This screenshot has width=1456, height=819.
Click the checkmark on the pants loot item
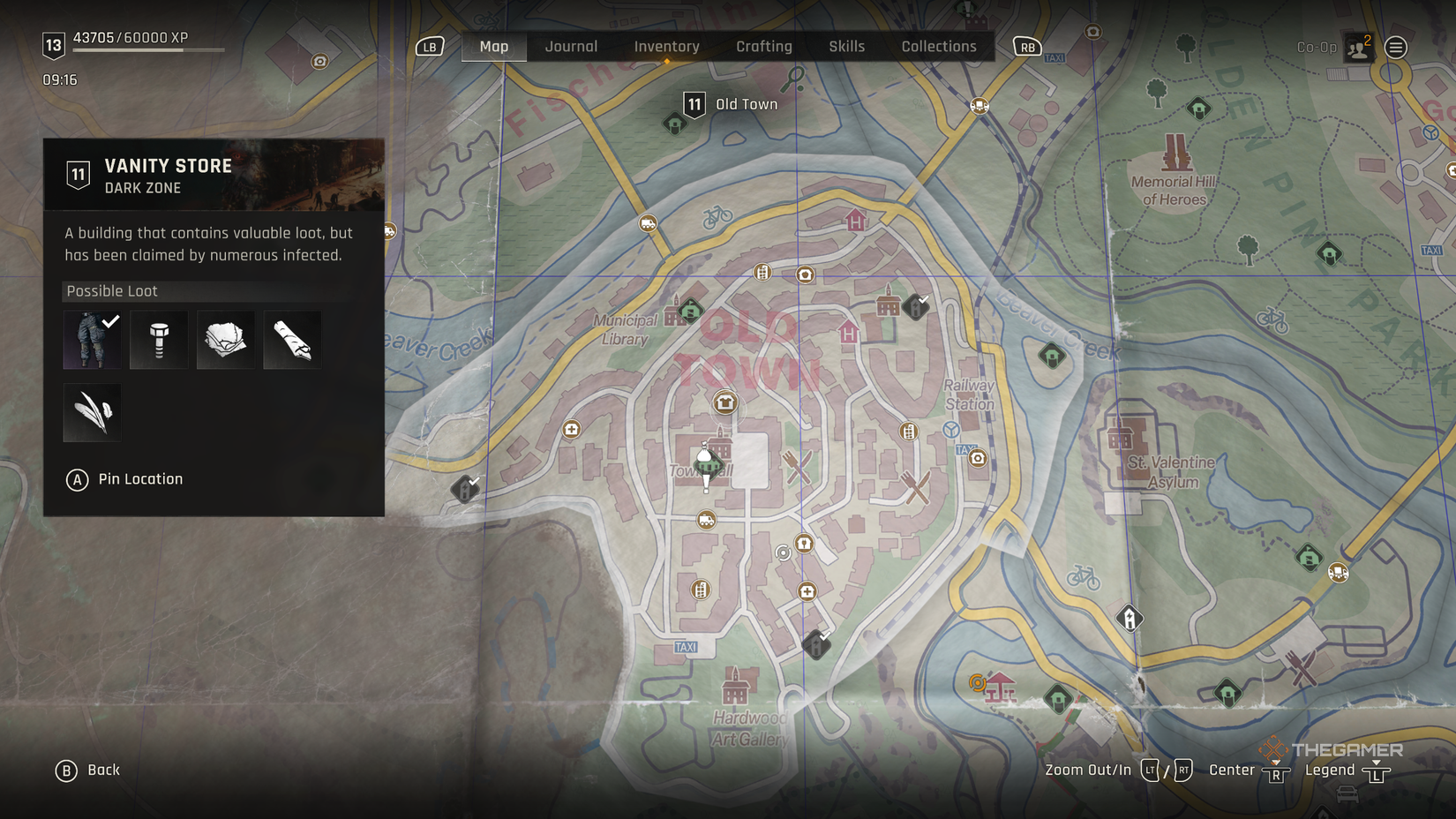(x=109, y=321)
